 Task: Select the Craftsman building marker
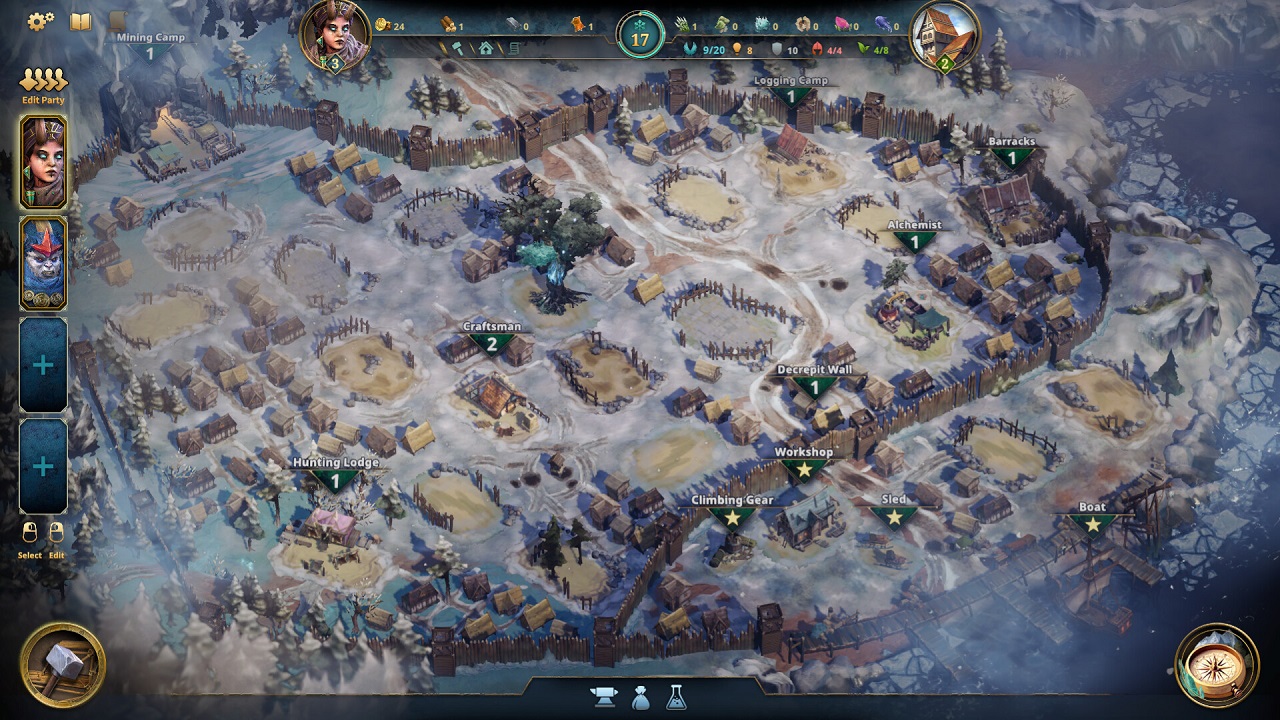click(x=491, y=342)
